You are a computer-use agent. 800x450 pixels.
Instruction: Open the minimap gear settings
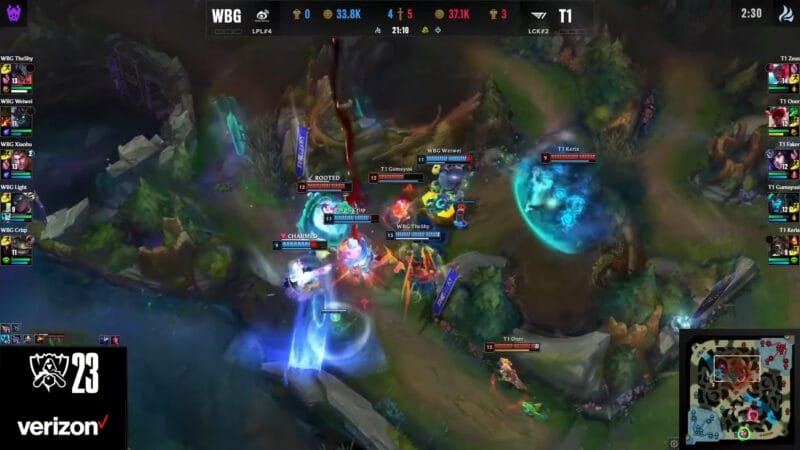pos(674,441)
